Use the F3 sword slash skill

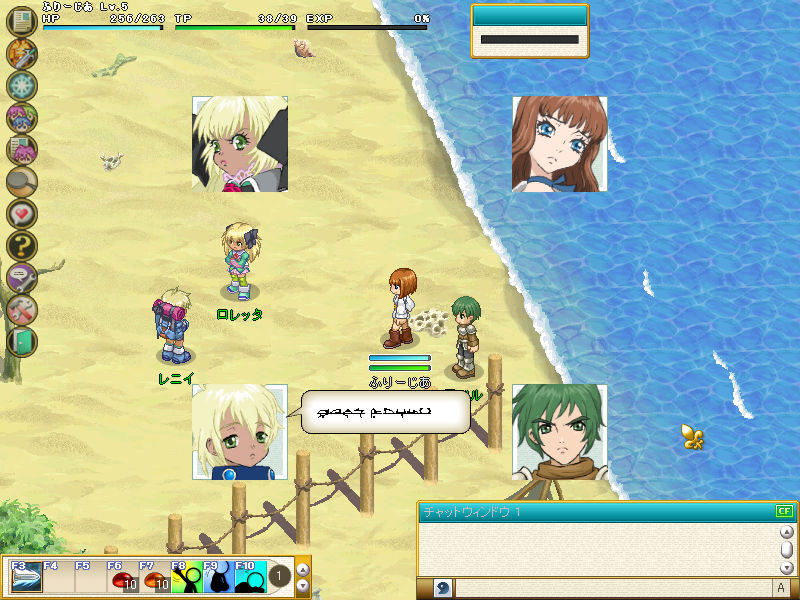[24, 580]
